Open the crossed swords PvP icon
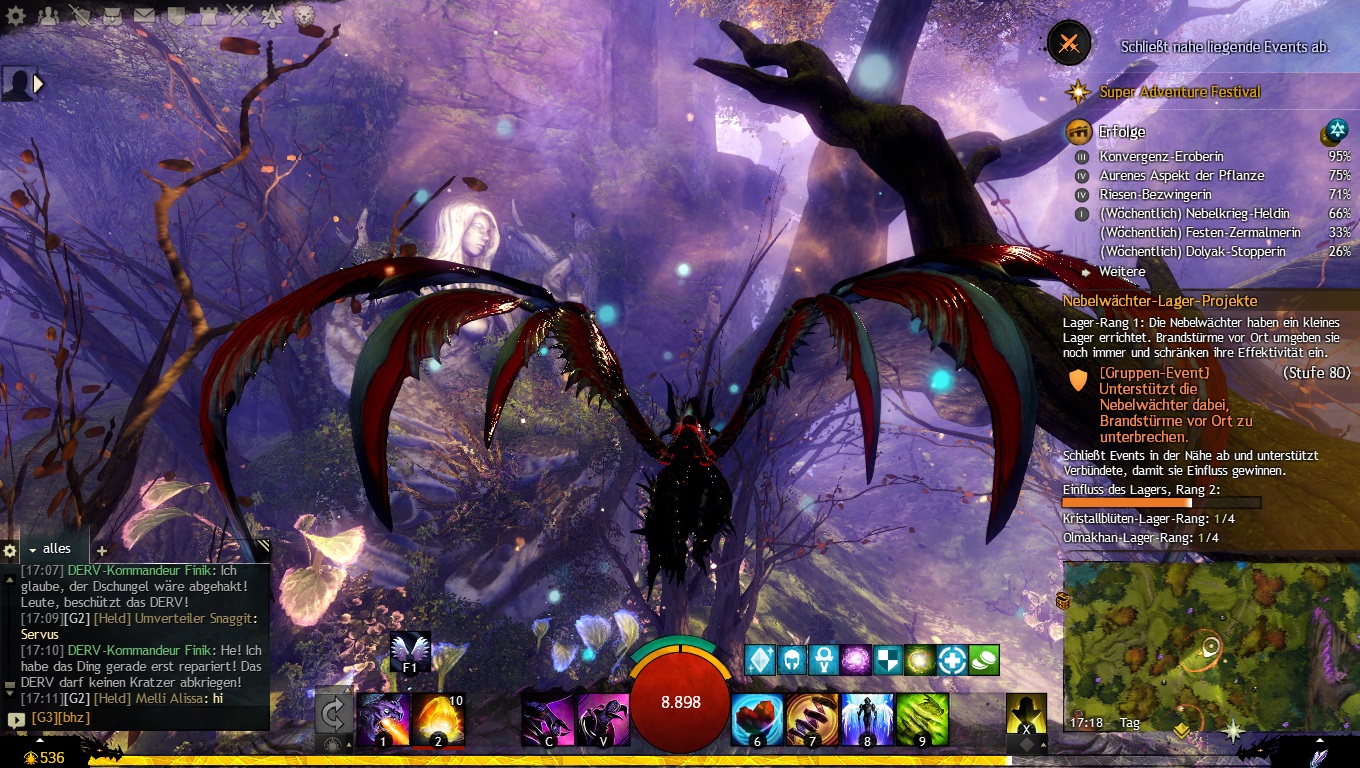The height and width of the screenshot is (768, 1360). [240, 15]
